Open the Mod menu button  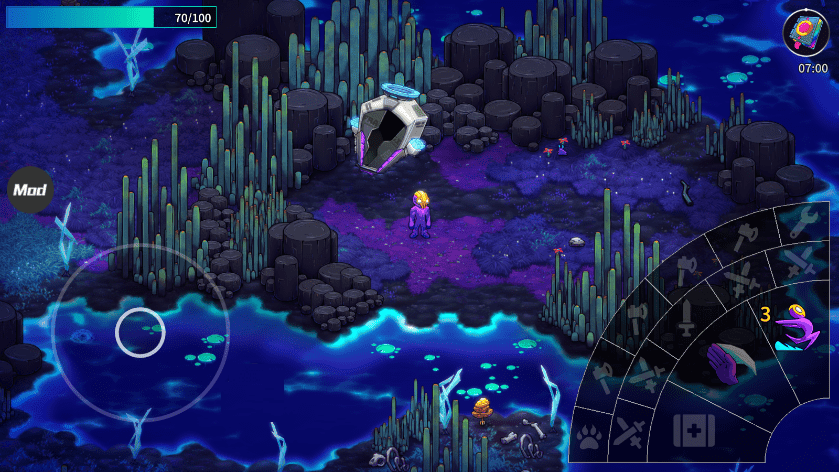[x=30, y=189]
